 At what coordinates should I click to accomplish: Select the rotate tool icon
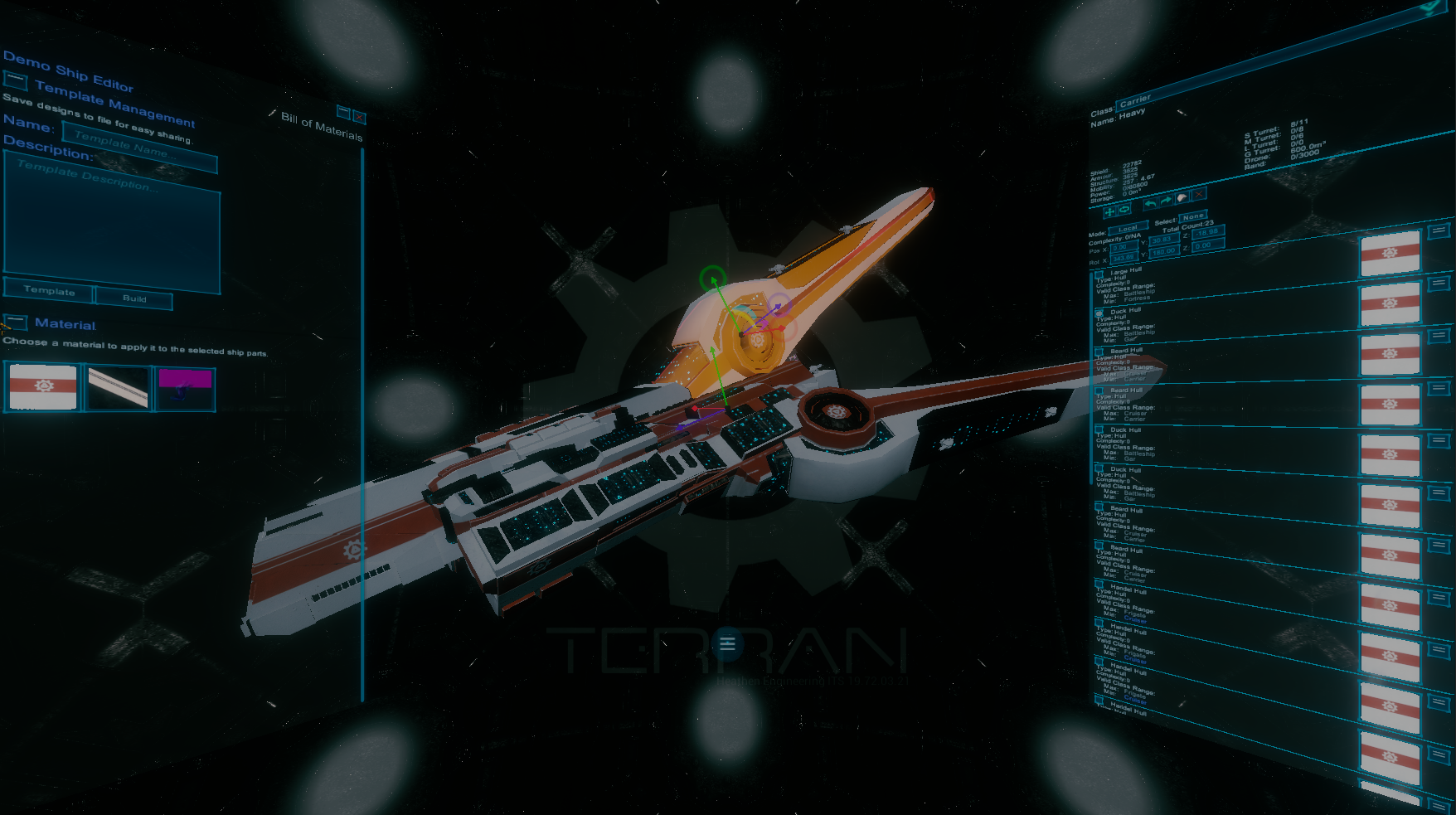[1124, 210]
